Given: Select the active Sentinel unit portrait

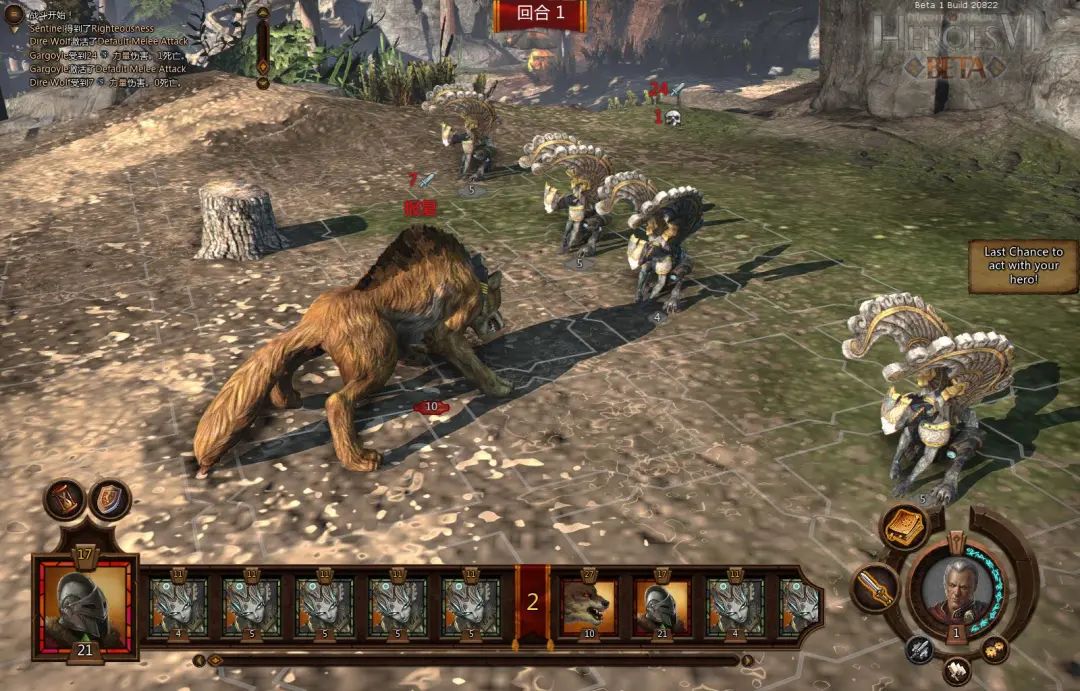Looking at the screenshot, I should pyautogui.click(x=84, y=608).
